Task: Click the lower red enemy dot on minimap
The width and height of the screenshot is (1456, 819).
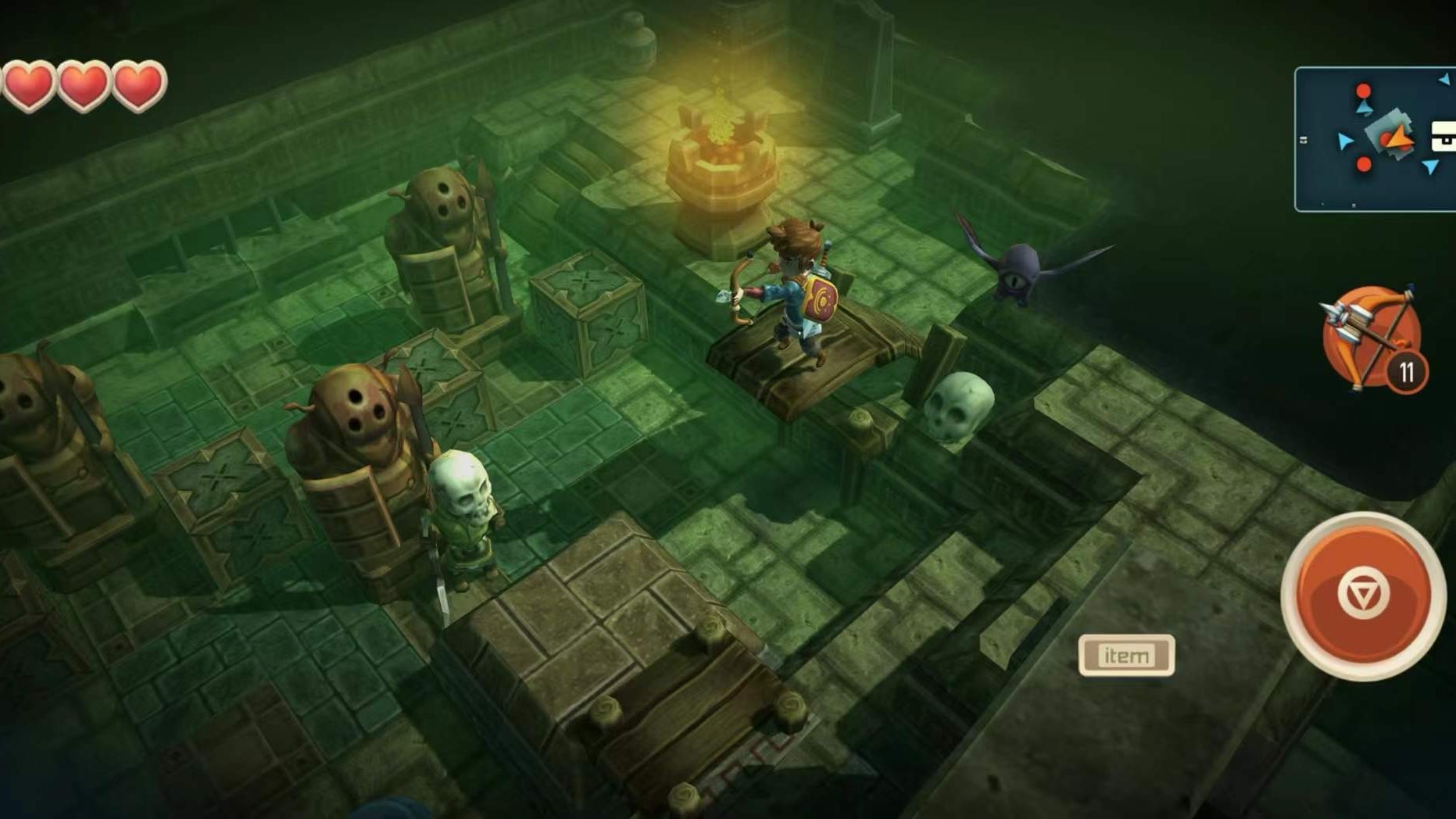Action: 1364,165
